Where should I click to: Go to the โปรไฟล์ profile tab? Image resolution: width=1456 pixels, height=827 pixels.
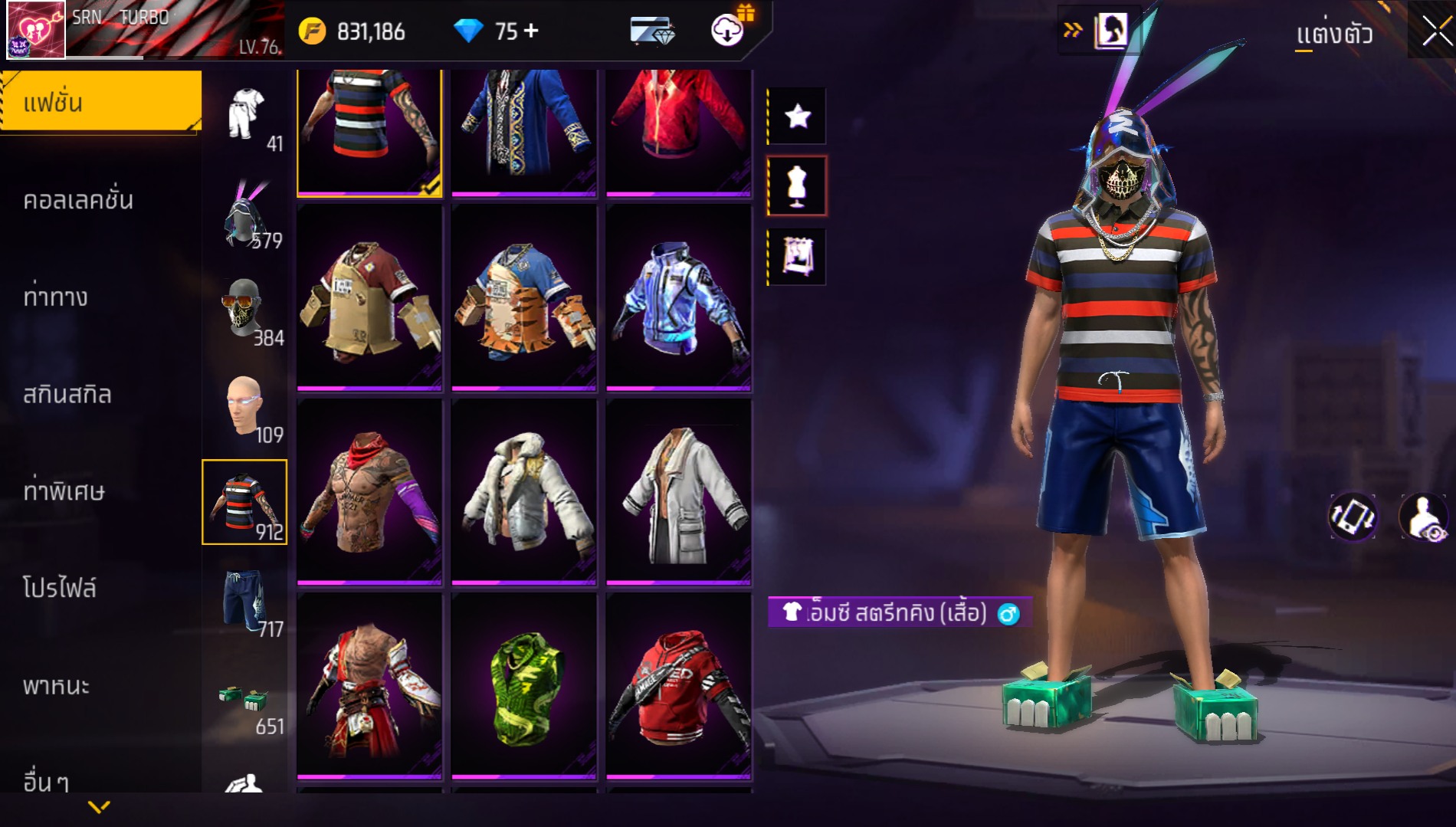pyautogui.click(x=60, y=589)
